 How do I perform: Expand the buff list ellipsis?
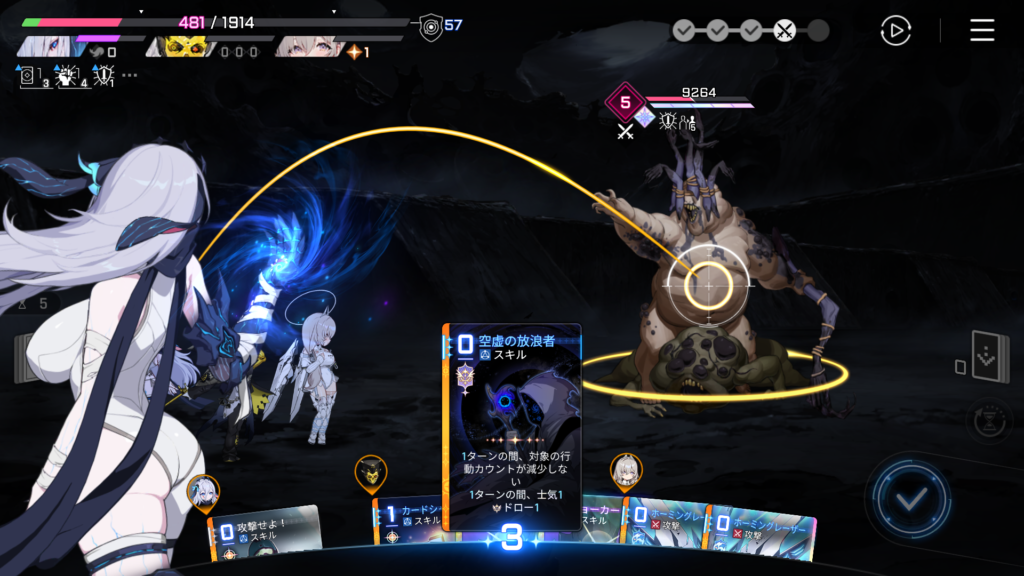(x=130, y=75)
